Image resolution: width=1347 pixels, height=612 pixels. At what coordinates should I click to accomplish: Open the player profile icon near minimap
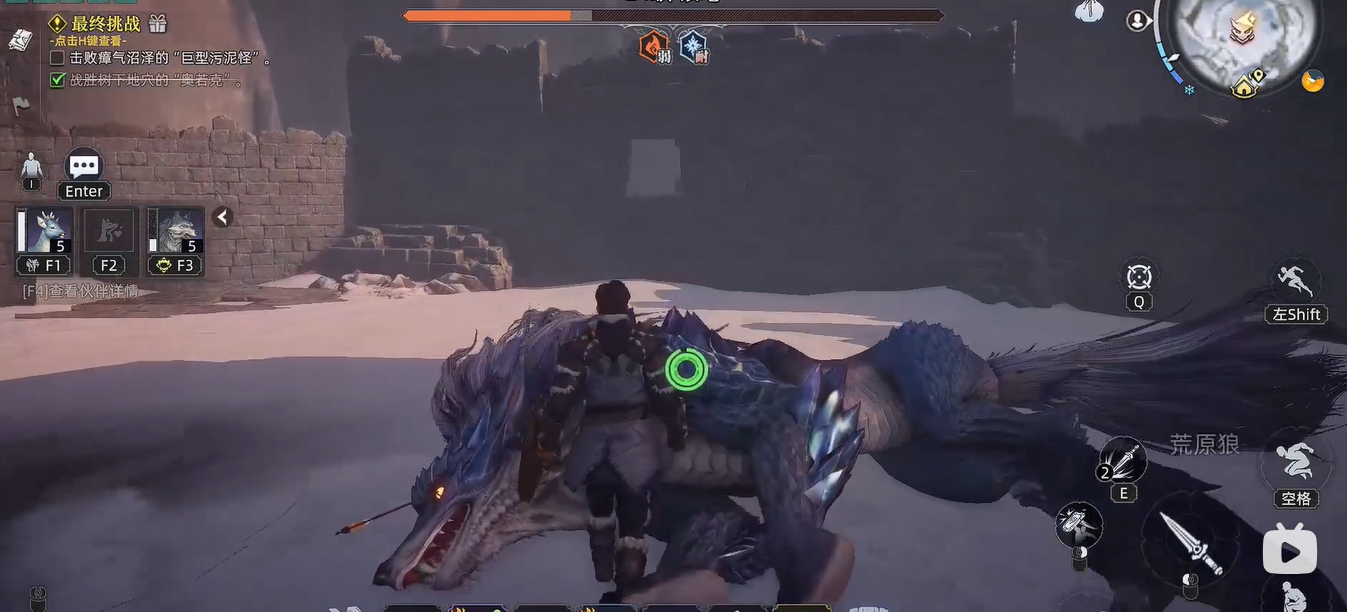[x=1138, y=20]
